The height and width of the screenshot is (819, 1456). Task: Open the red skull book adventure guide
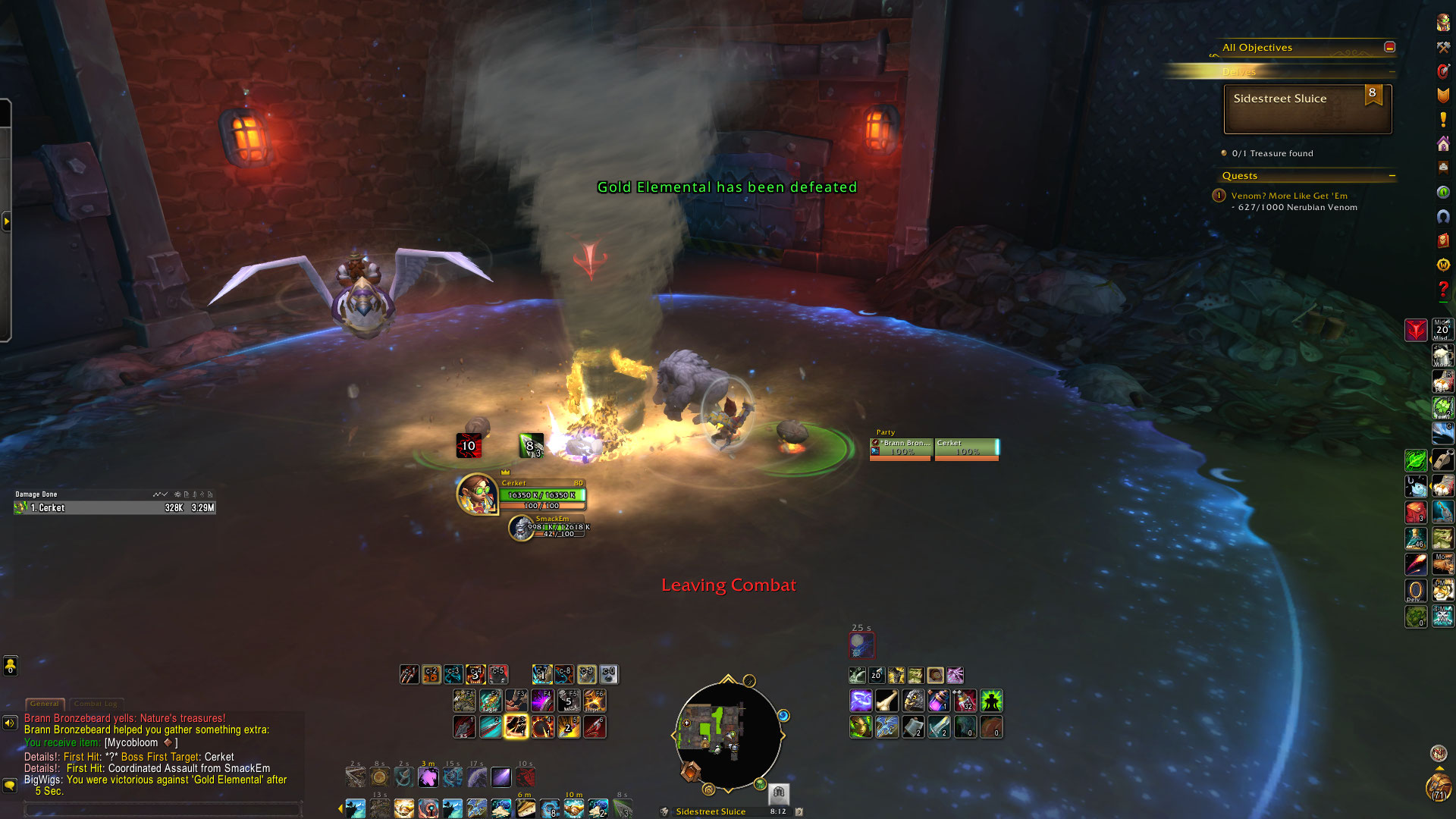tap(1443, 240)
